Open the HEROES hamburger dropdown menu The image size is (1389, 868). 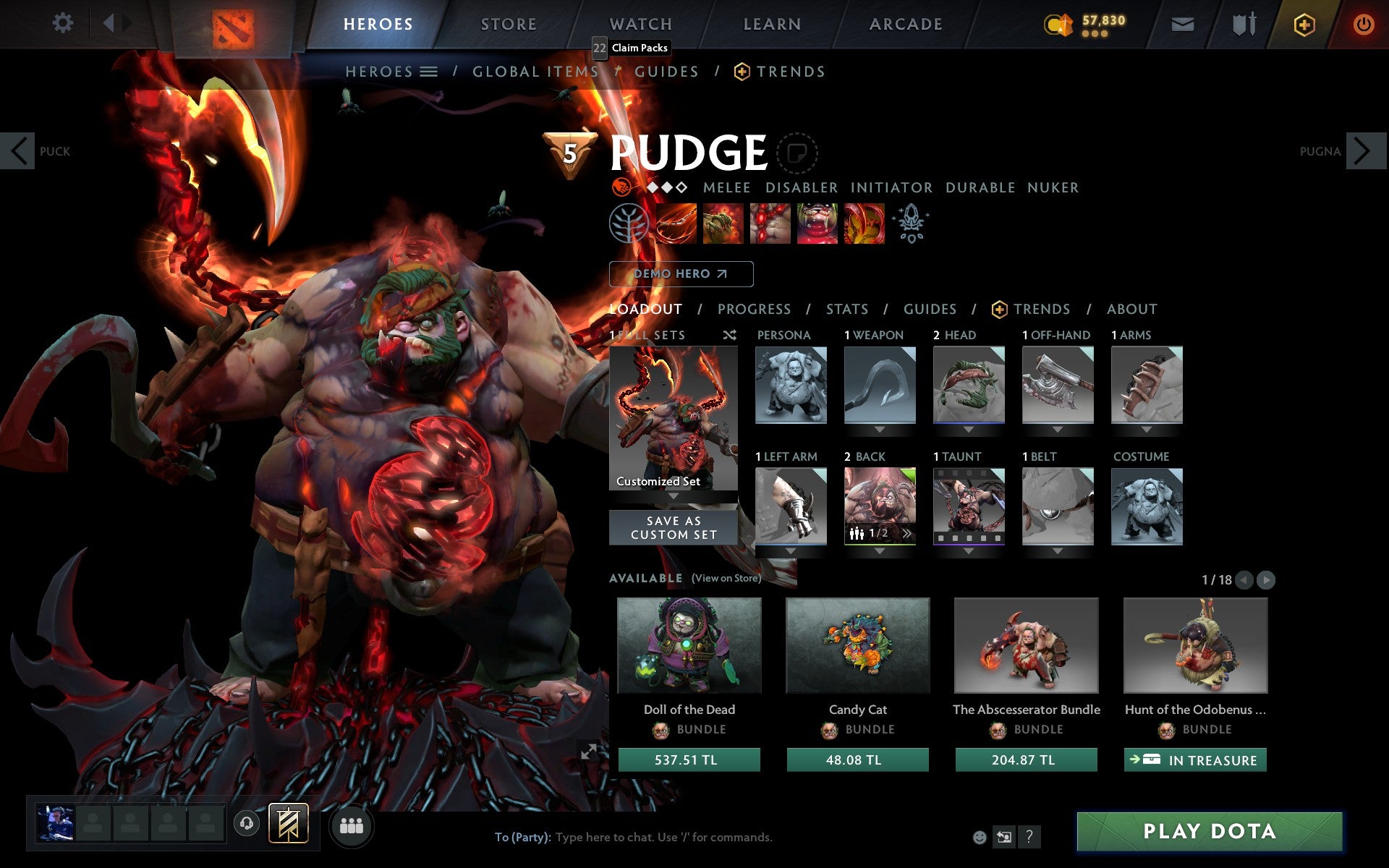[429, 72]
